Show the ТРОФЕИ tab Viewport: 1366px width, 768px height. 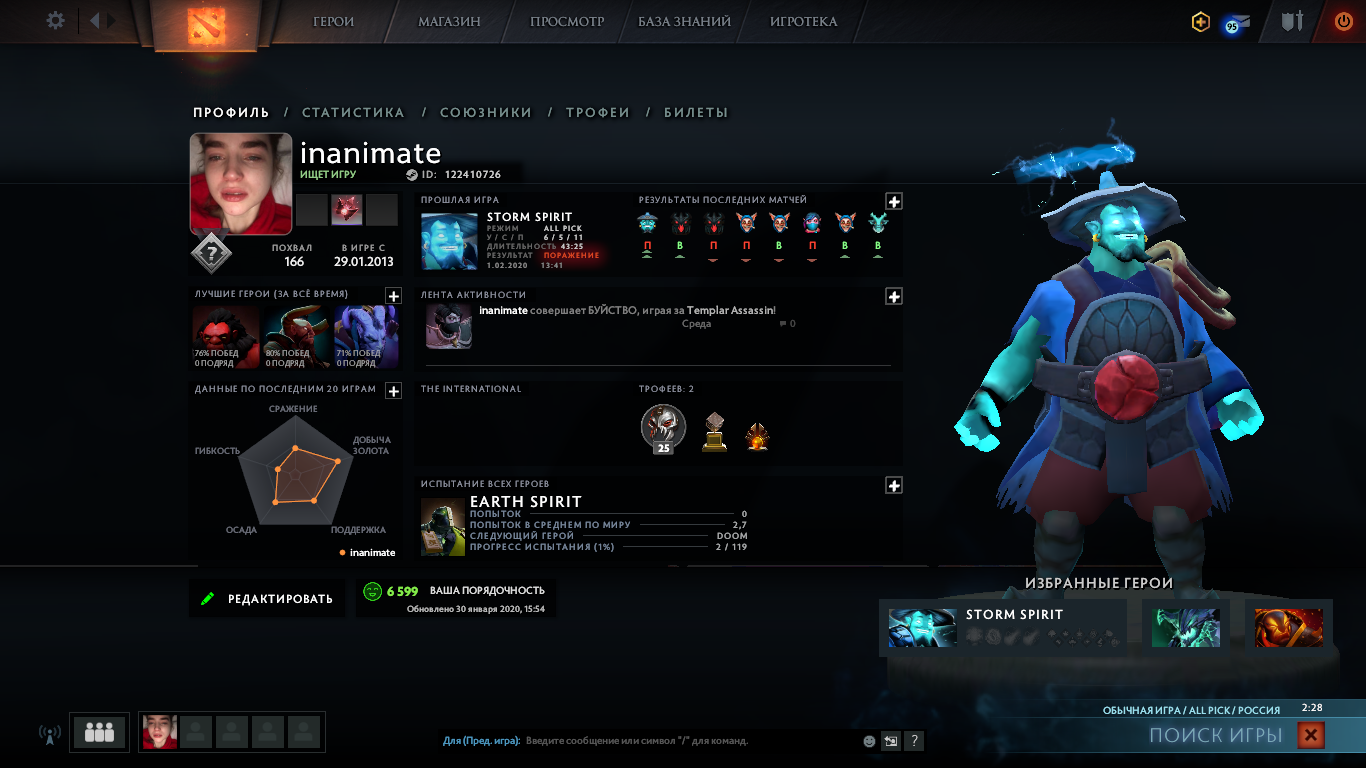[598, 113]
